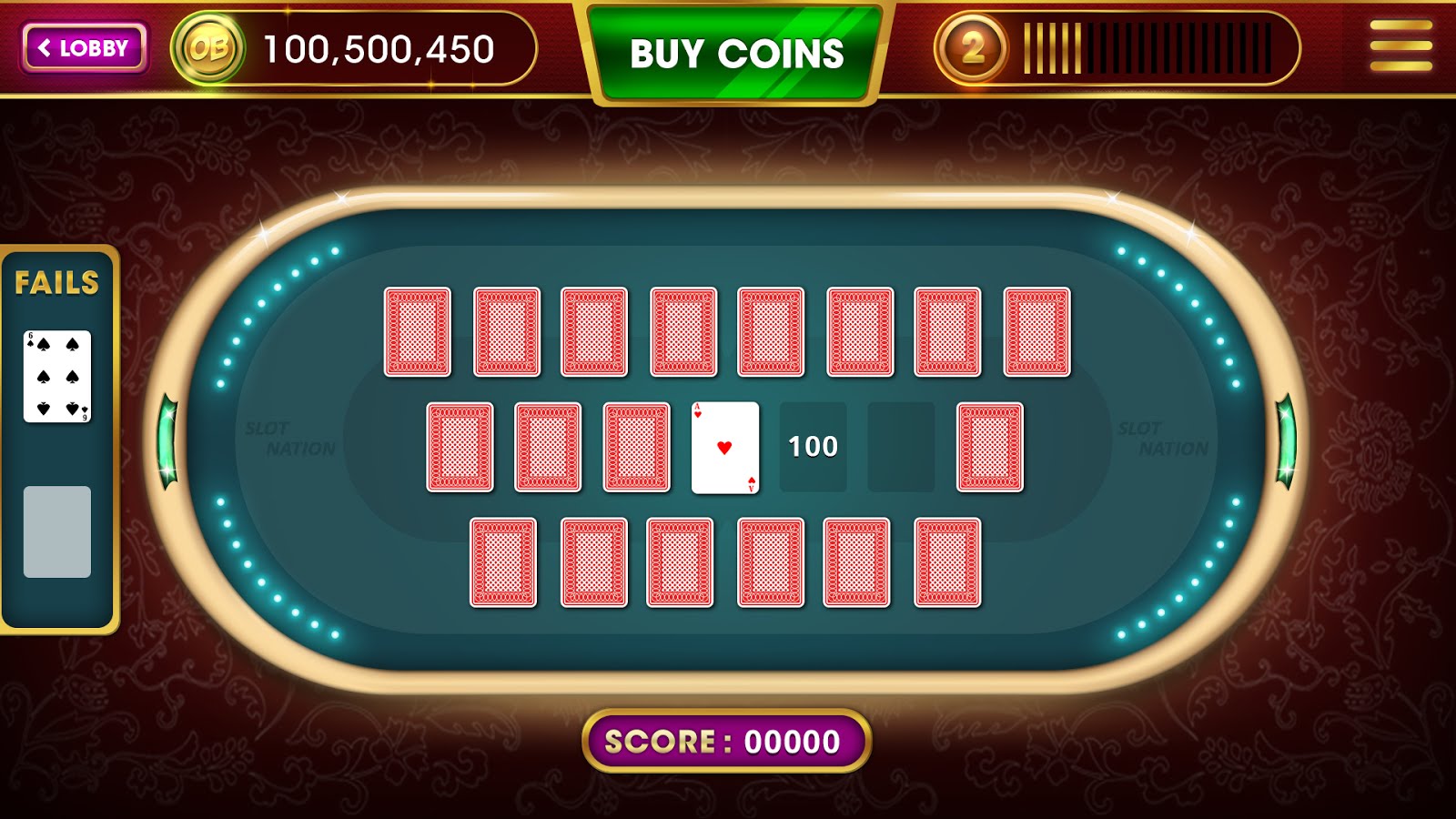This screenshot has height=819, width=1456.
Task: Click the face-up Ace of Hearts card
Action: pyautogui.click(x=725, y=447)
